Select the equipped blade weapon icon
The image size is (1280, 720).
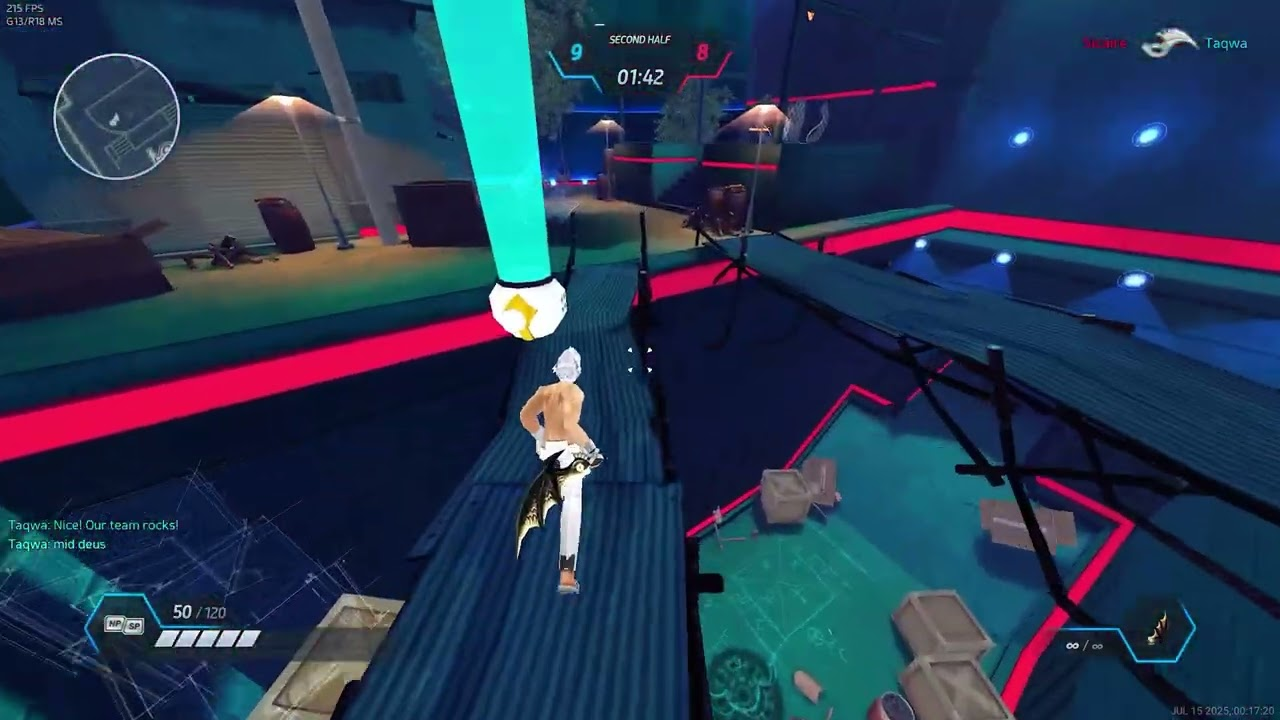click(1161, 633)
